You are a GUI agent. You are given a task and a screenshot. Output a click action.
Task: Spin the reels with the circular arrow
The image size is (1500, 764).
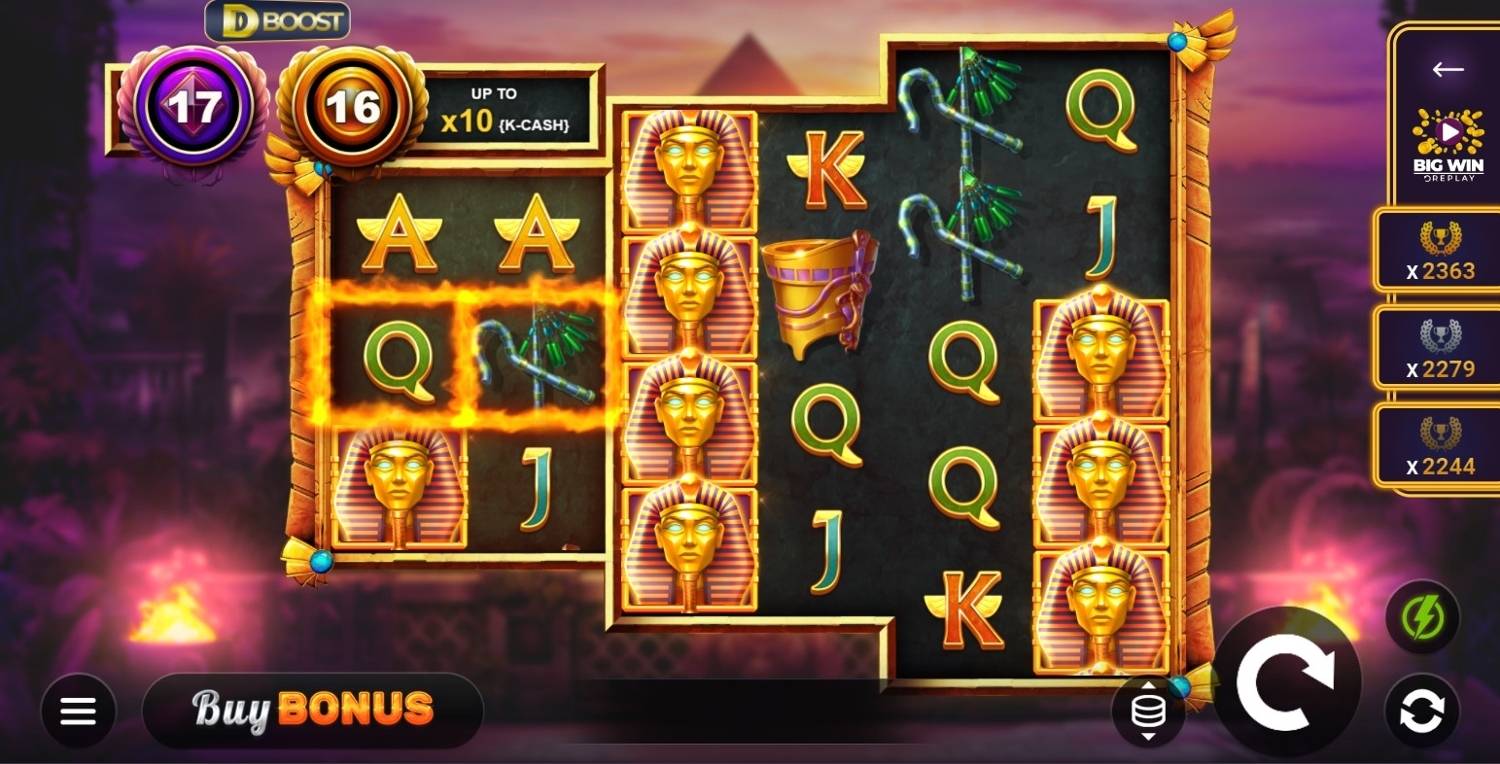1290,680
